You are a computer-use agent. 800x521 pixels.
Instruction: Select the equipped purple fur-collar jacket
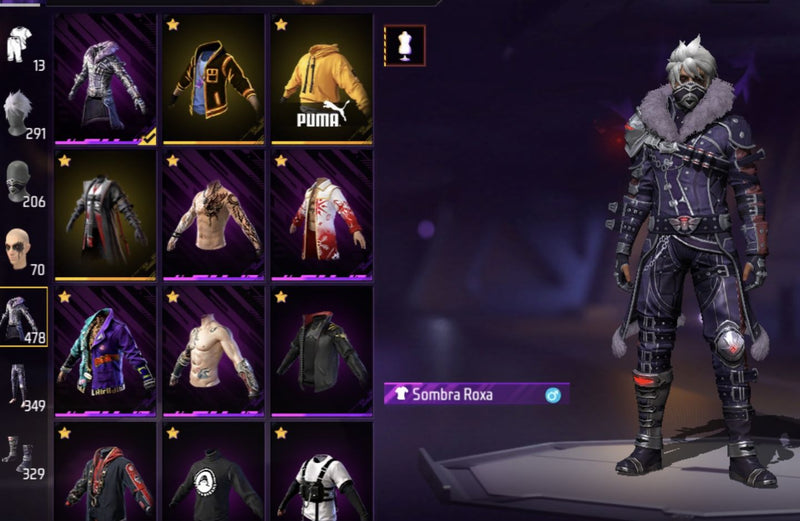coord(105,80)
